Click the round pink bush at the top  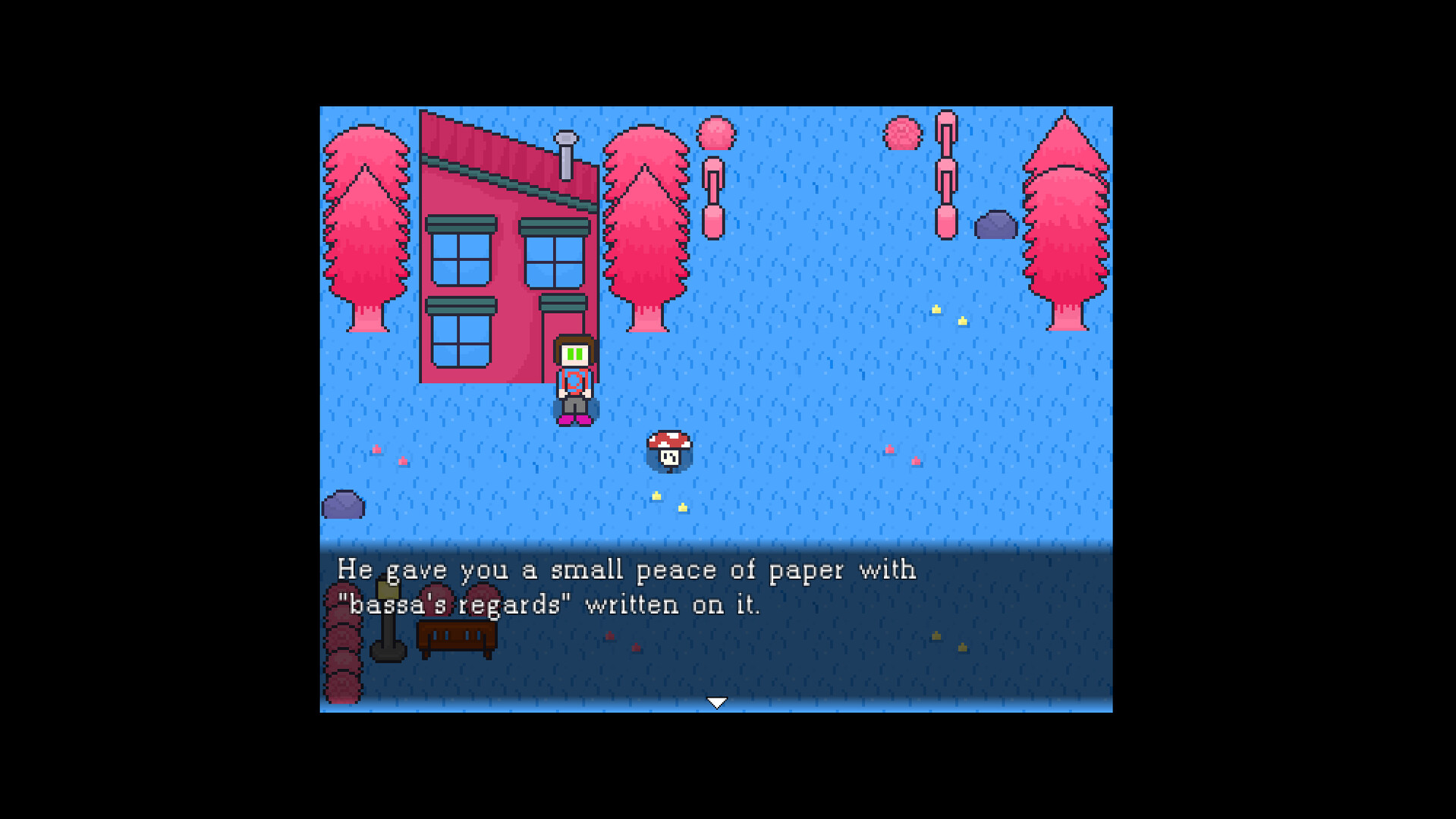coord(716,133)
